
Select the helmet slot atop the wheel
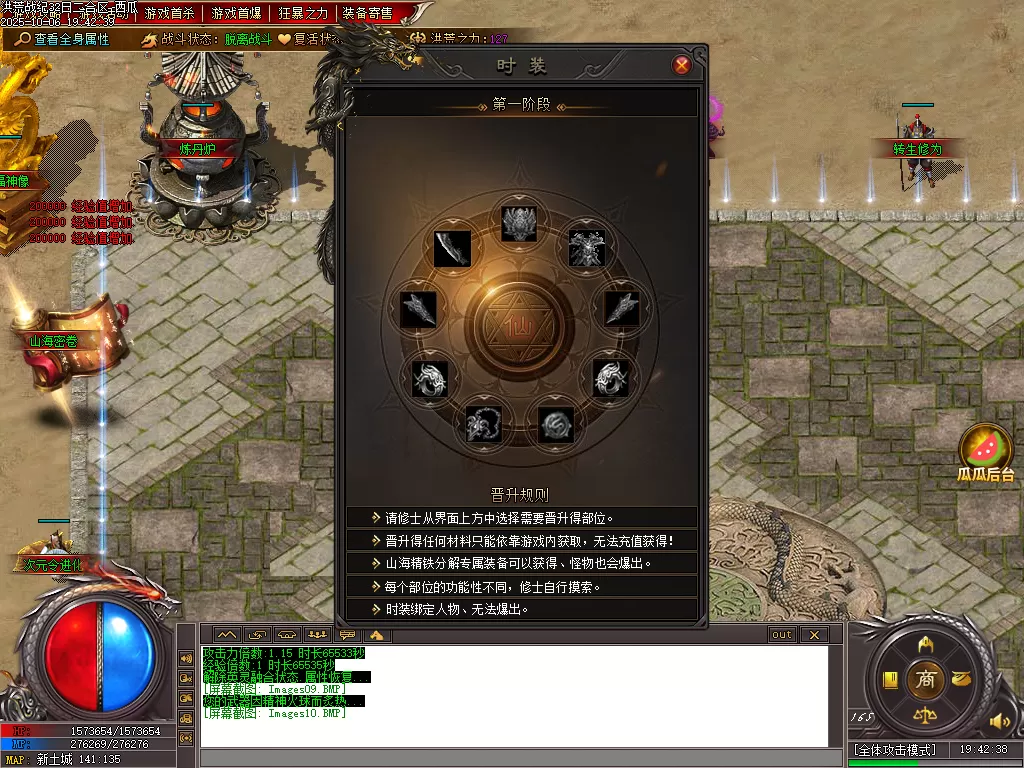click(x=519, y=223)
